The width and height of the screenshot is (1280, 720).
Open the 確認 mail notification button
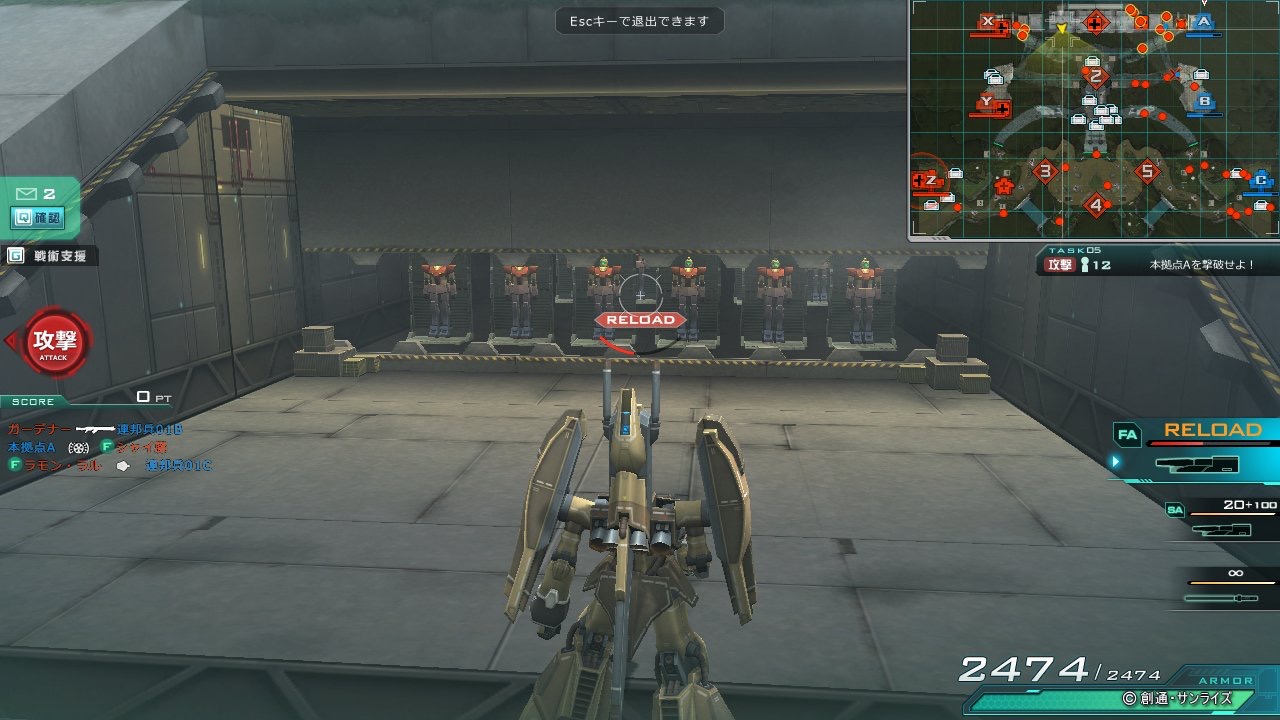[x=37, y=217]
